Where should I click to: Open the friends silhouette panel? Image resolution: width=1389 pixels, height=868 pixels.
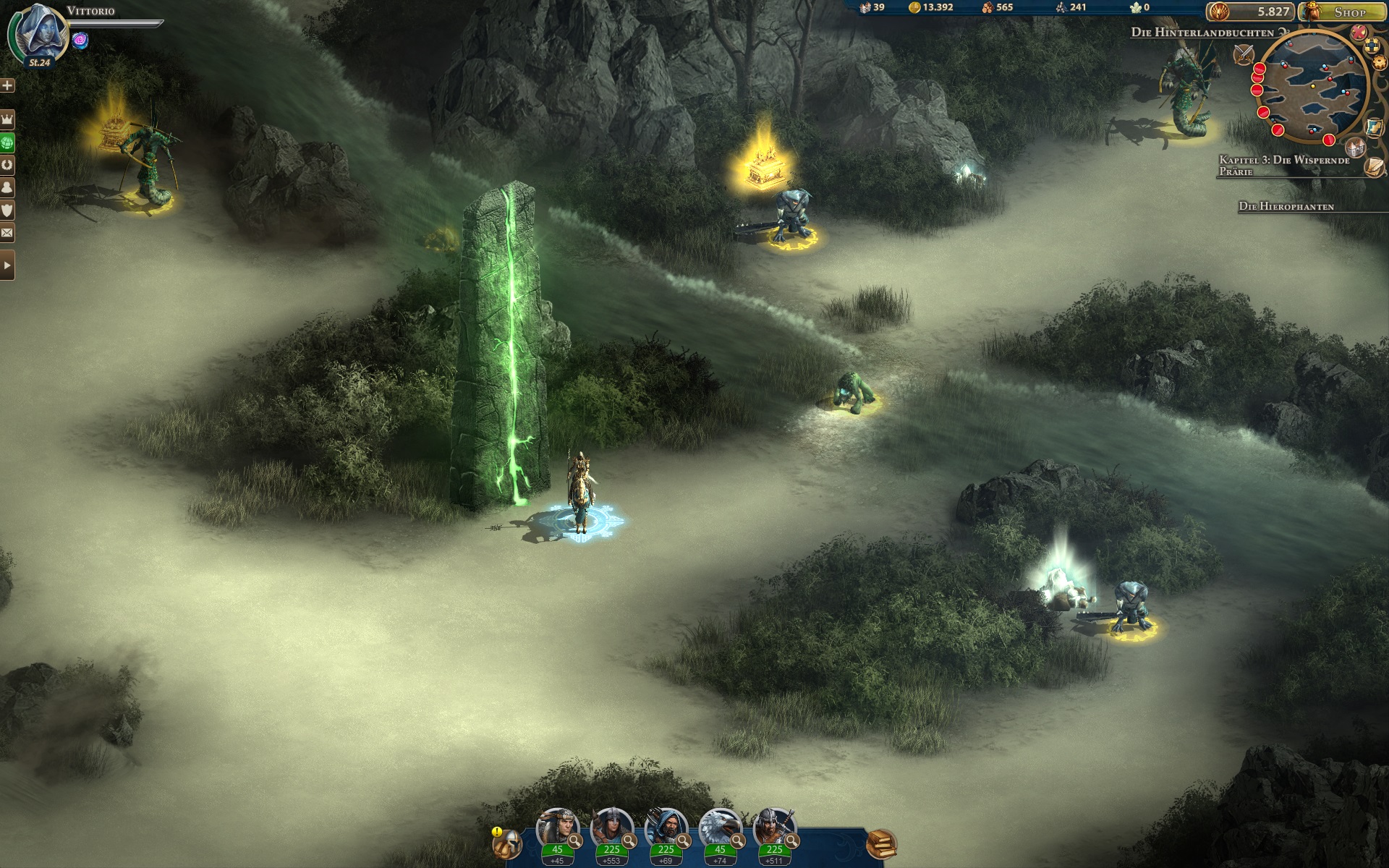[7, 187]
